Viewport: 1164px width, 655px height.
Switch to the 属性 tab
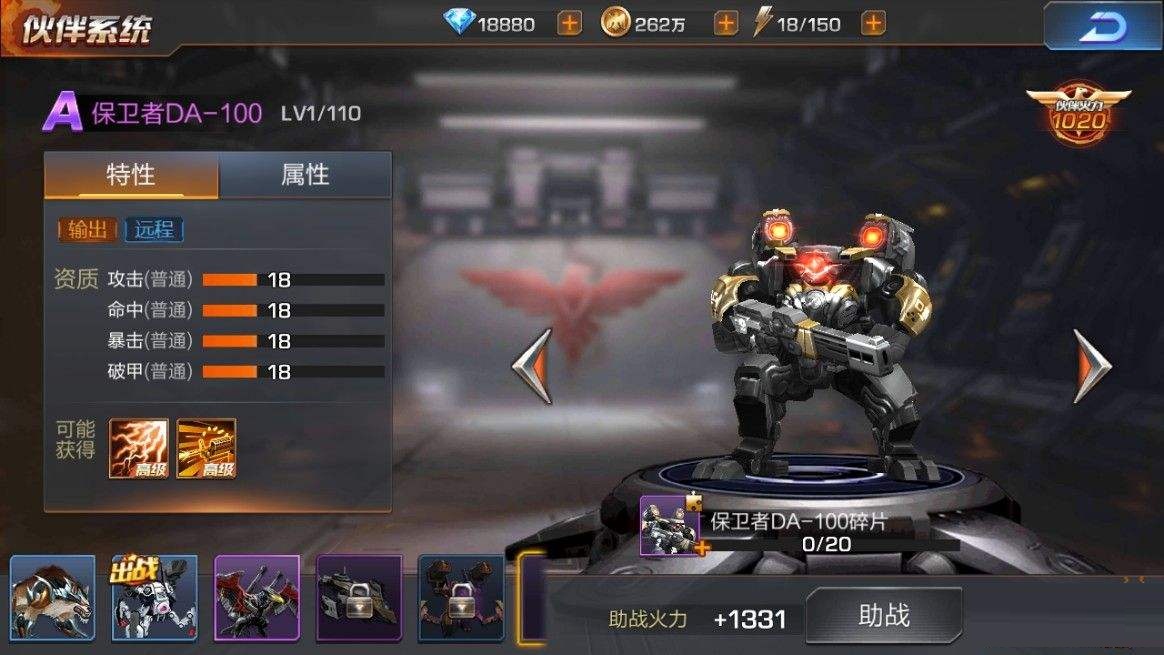[305, 176]
